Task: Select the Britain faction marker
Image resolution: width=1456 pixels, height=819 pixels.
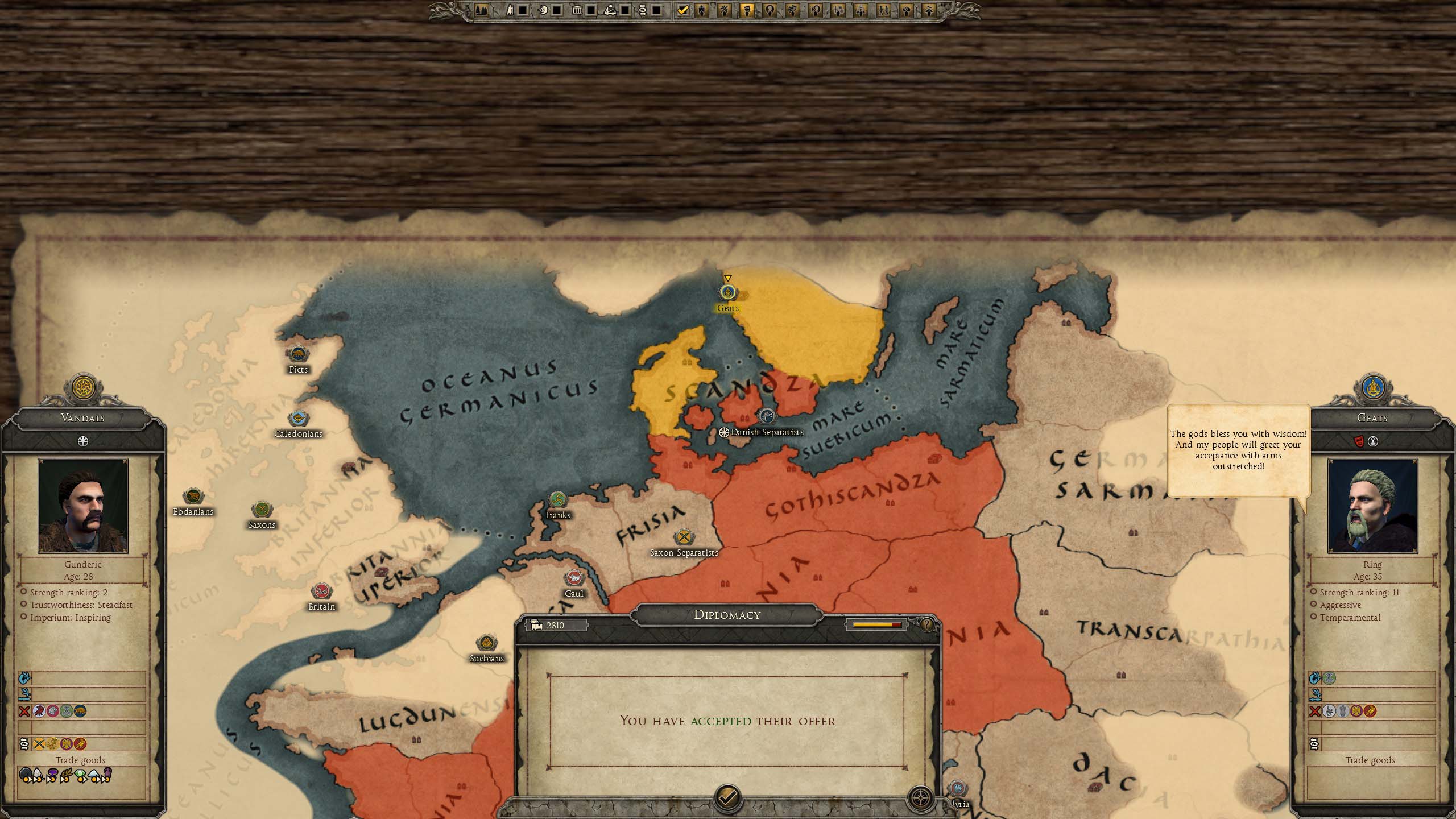Action: click(x=321, y=592)
